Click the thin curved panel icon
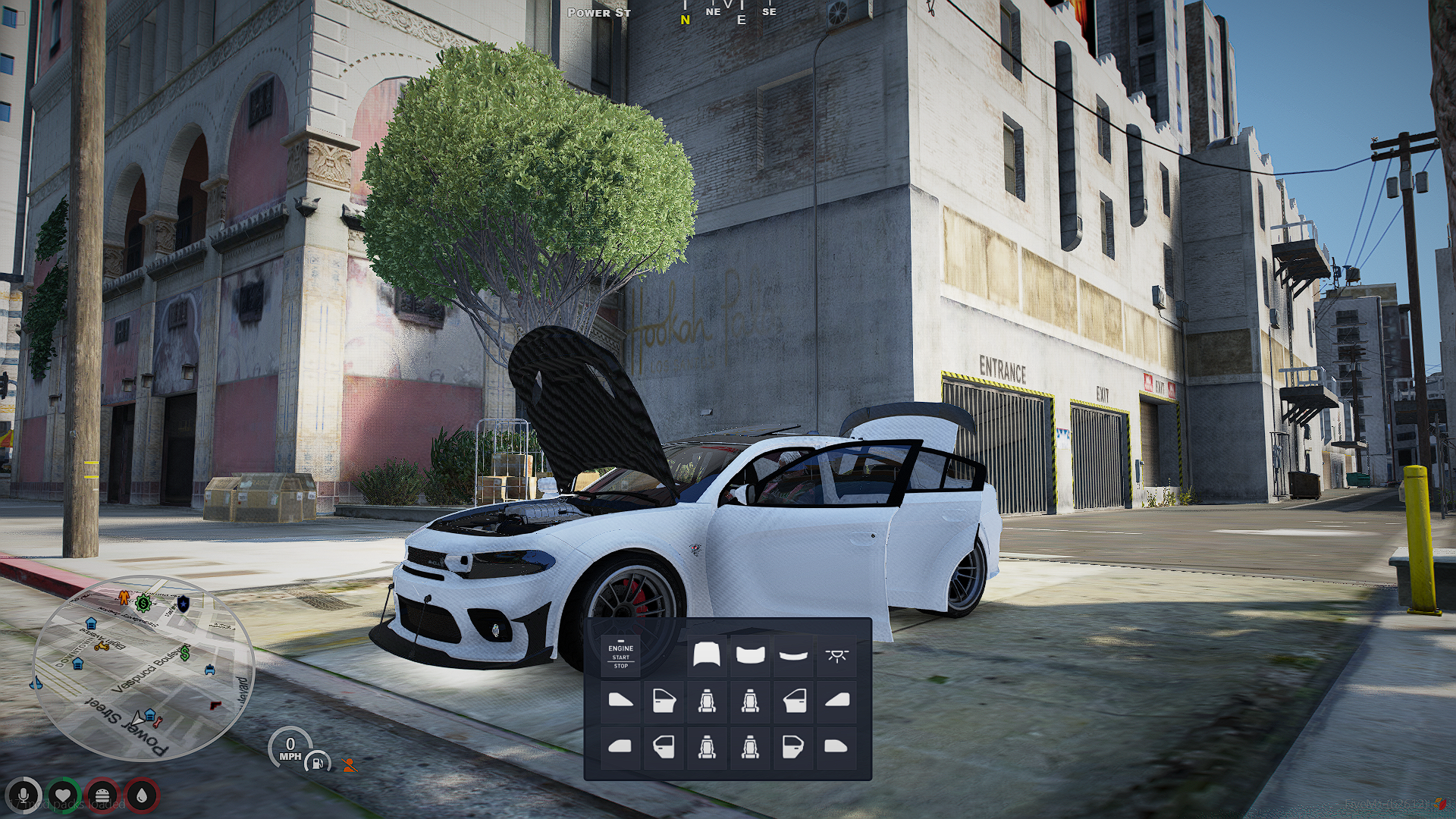 coord(793,654)
